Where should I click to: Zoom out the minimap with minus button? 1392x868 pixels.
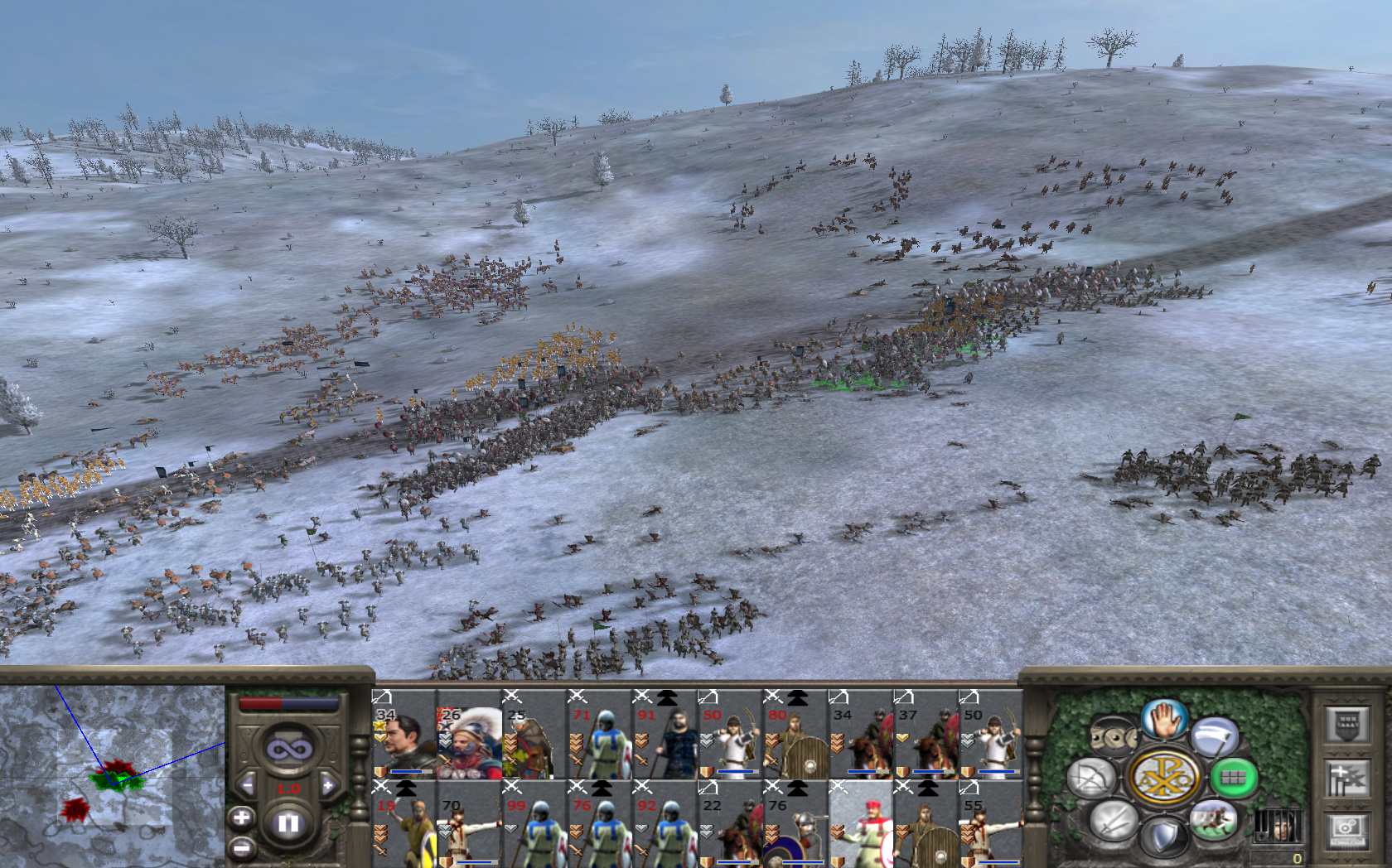[241, 847]
